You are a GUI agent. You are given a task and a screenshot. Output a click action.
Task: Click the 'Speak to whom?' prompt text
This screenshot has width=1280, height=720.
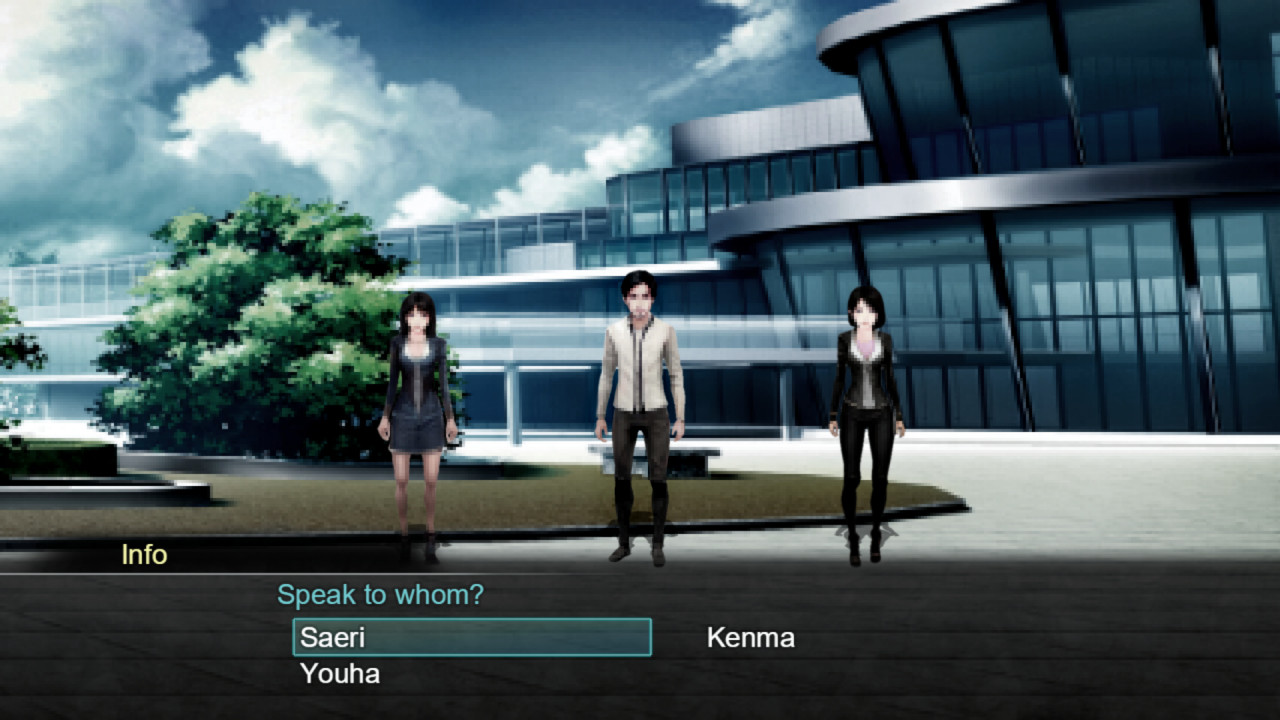[x=382, y=594]
